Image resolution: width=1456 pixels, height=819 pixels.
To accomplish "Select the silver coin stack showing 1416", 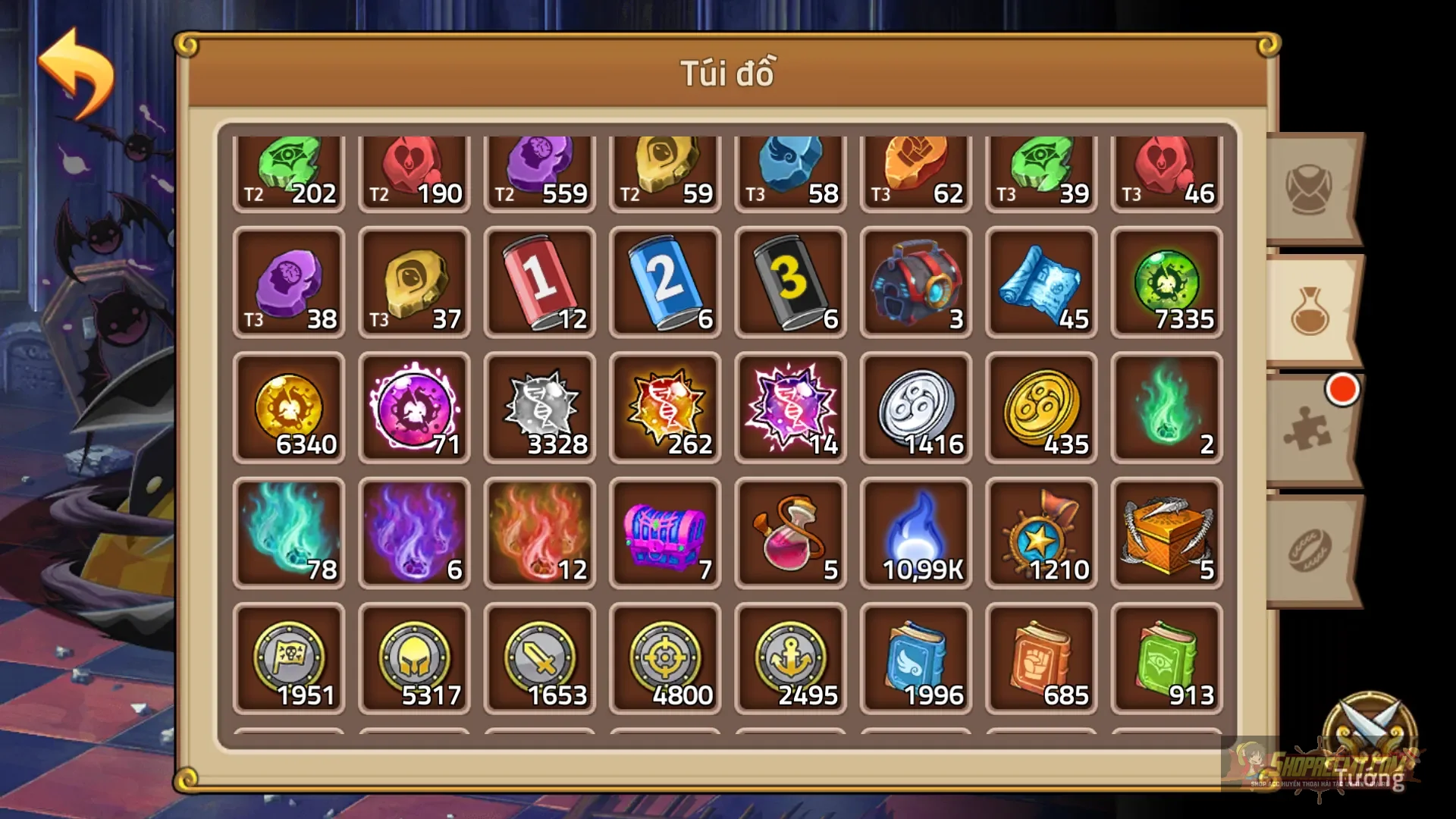I will (915, 409).
